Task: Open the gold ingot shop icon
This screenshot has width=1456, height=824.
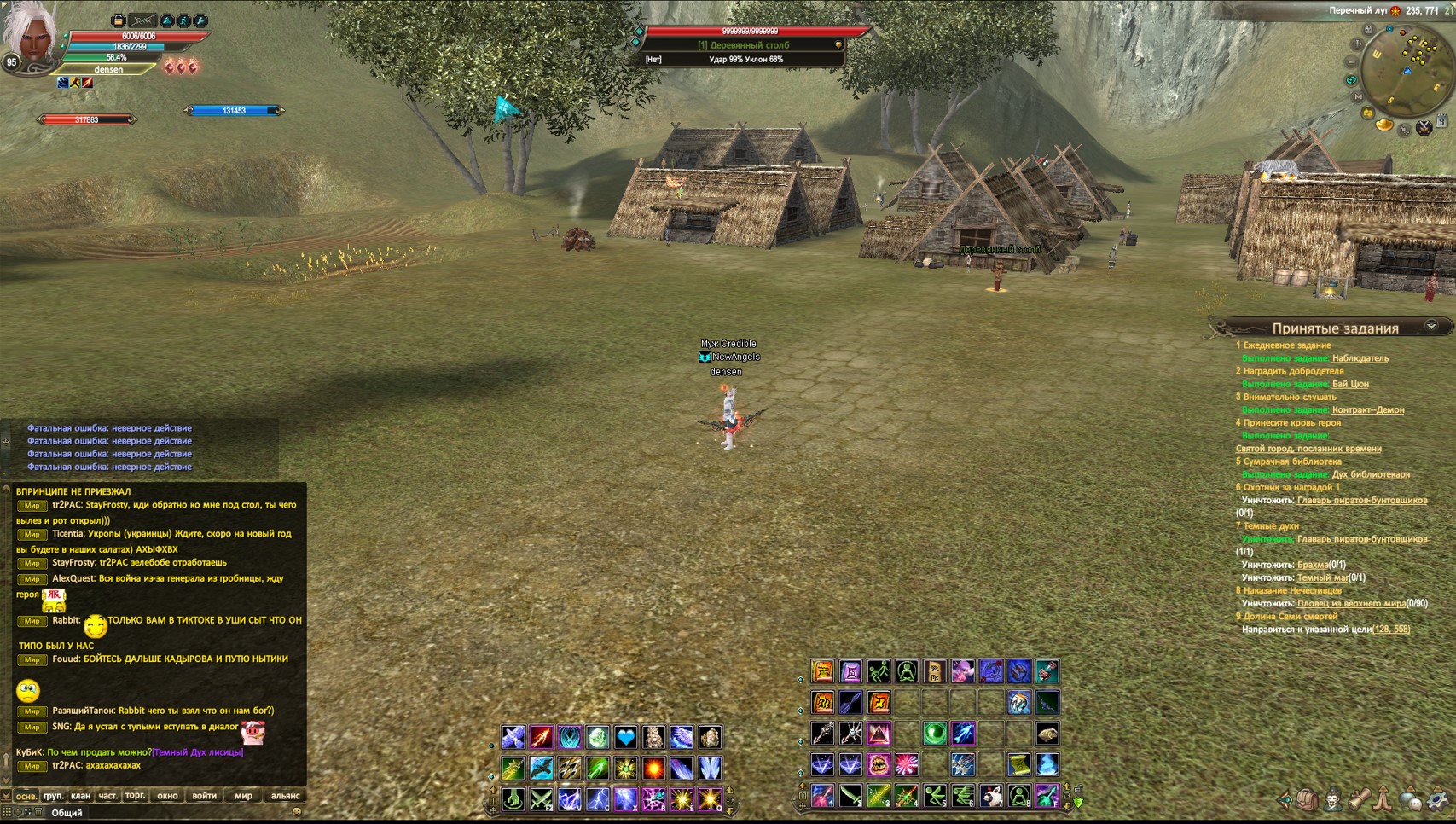Action: (1383, 125)
